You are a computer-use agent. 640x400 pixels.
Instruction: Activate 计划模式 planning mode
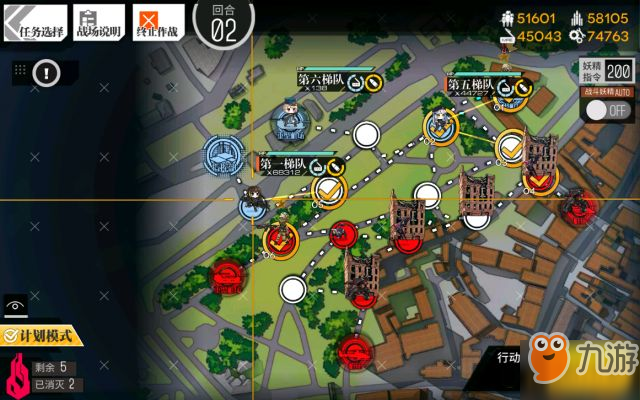(x=42, y=338)
